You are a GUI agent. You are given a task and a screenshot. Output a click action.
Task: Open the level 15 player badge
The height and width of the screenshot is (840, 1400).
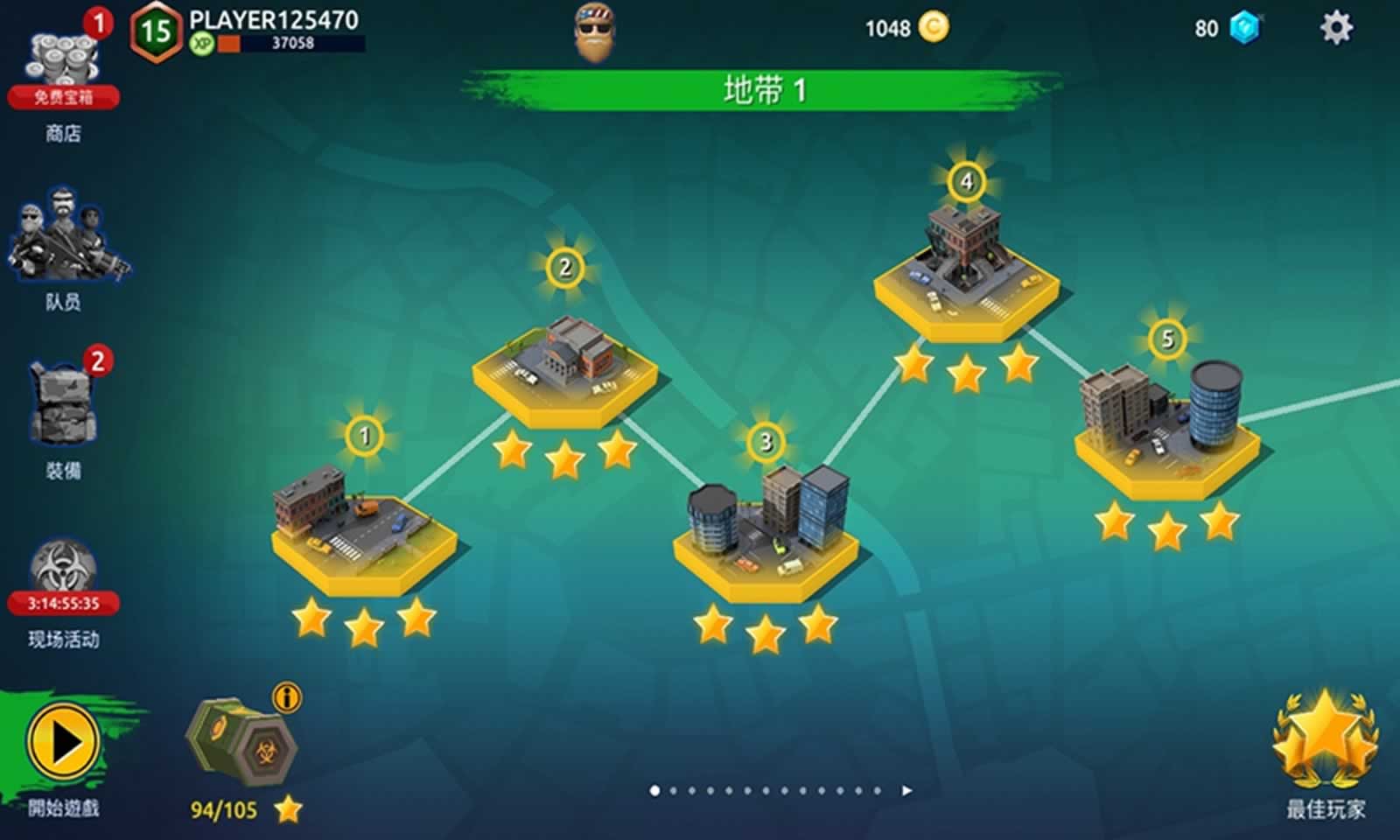156,33
